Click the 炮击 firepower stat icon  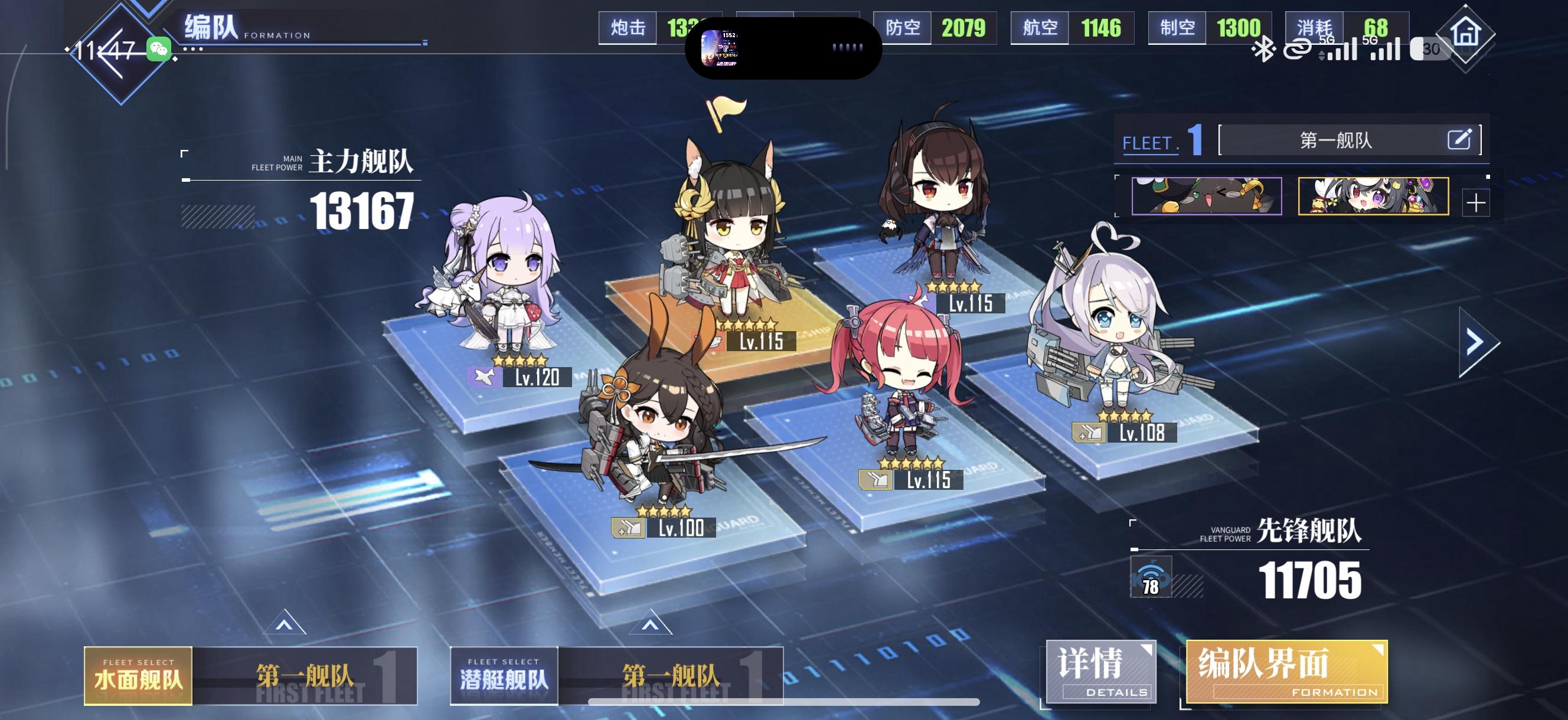click(626, 28)
